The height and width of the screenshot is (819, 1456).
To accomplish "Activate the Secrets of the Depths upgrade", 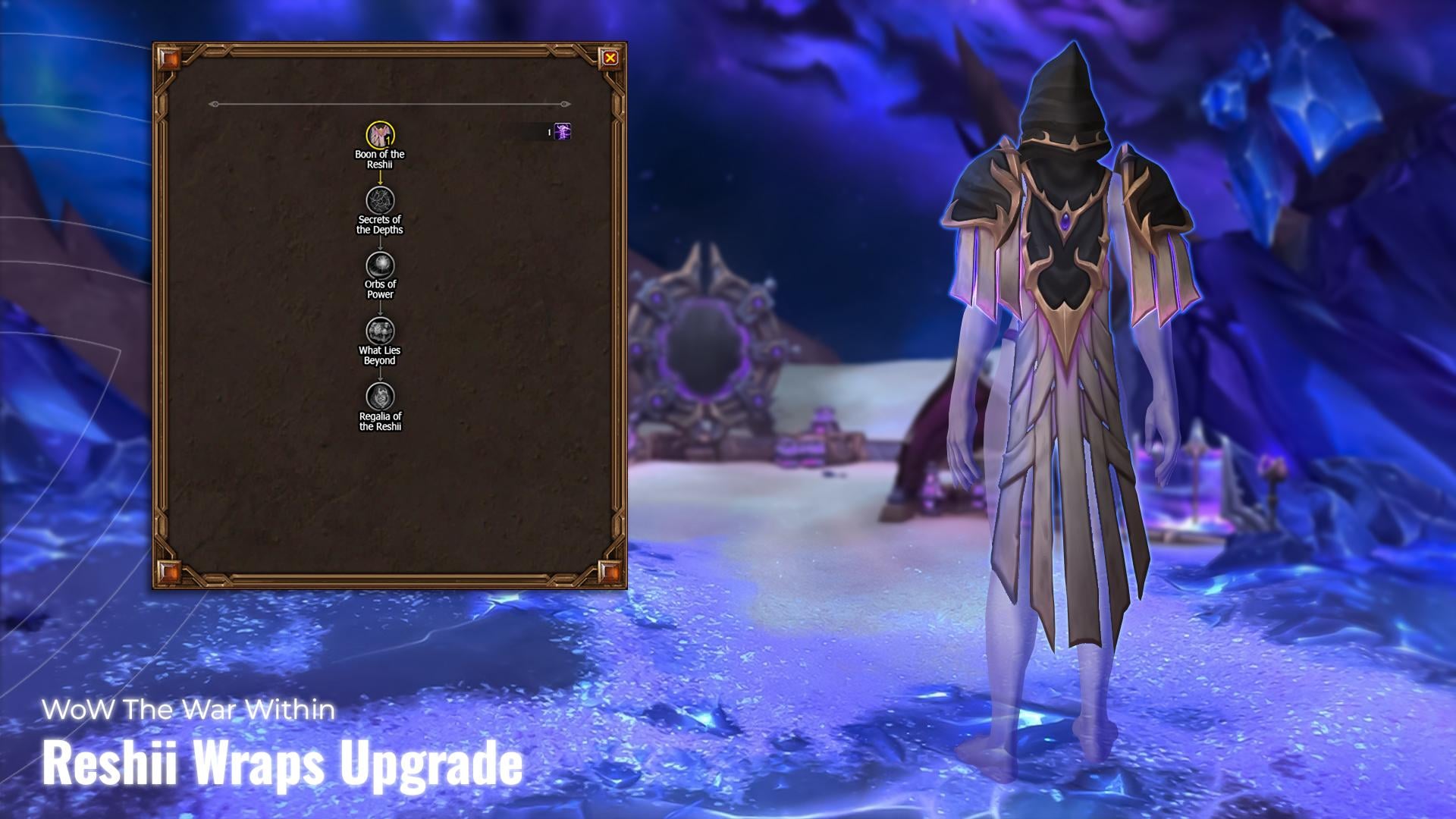I will tap(381, 199).
